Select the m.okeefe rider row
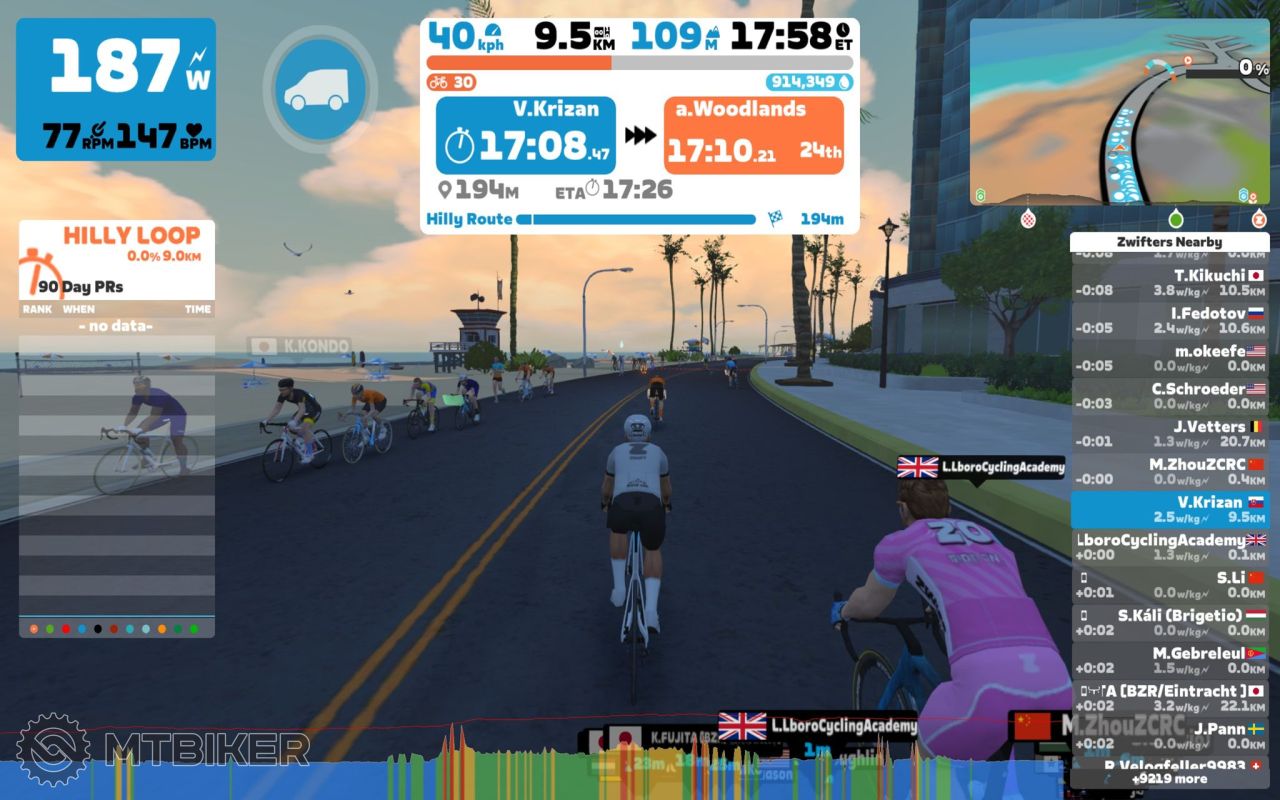The image size is (1280, 800). 1169,359
